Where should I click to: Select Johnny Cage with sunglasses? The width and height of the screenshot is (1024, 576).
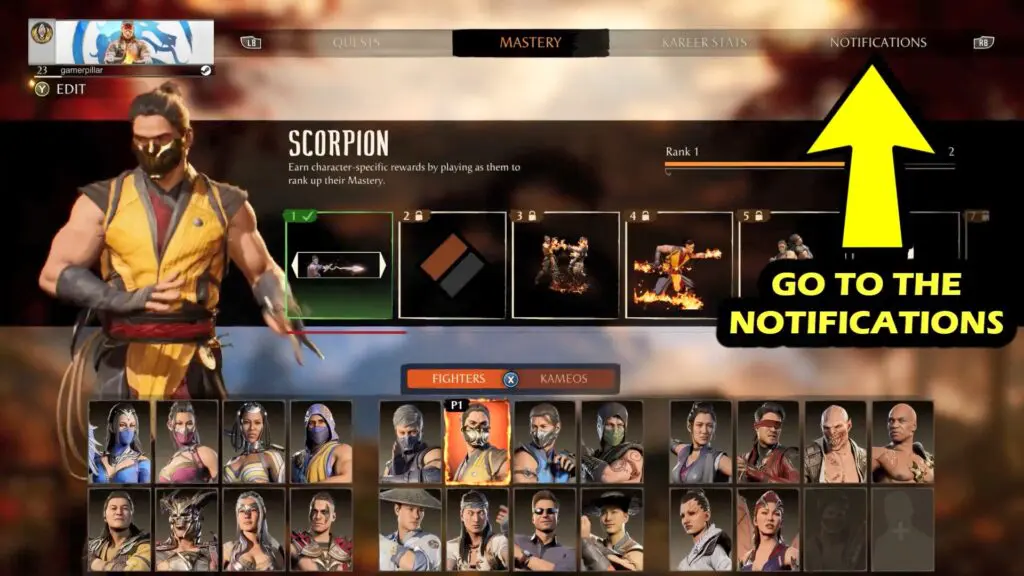click(x=544, y=529)
